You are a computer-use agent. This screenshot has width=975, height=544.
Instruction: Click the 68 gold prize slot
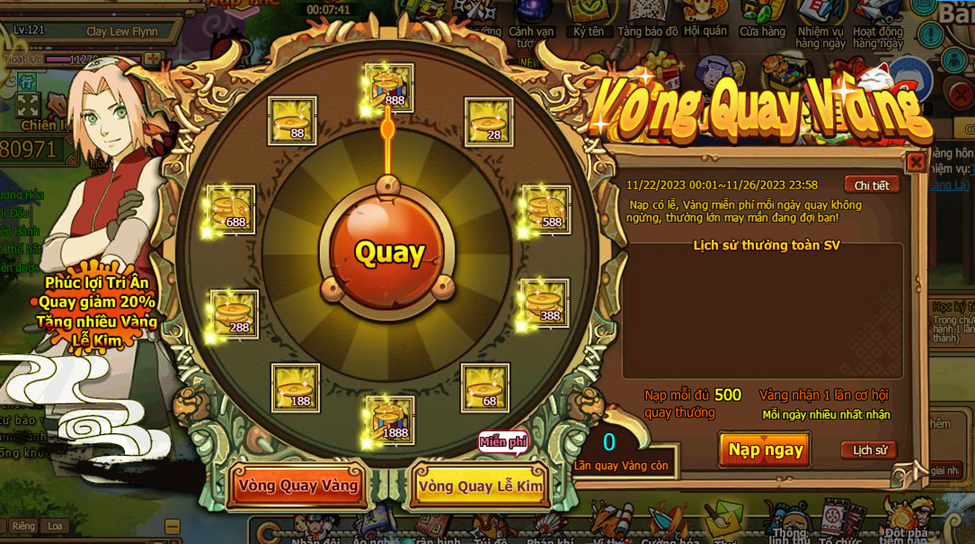[x=485, y=388]
